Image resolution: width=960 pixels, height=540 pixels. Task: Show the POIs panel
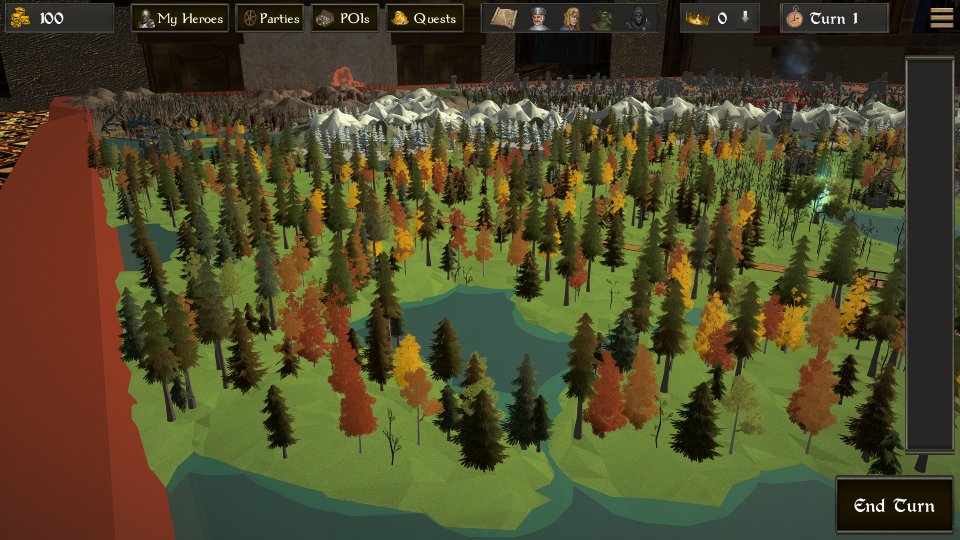(x=344, y=18)
